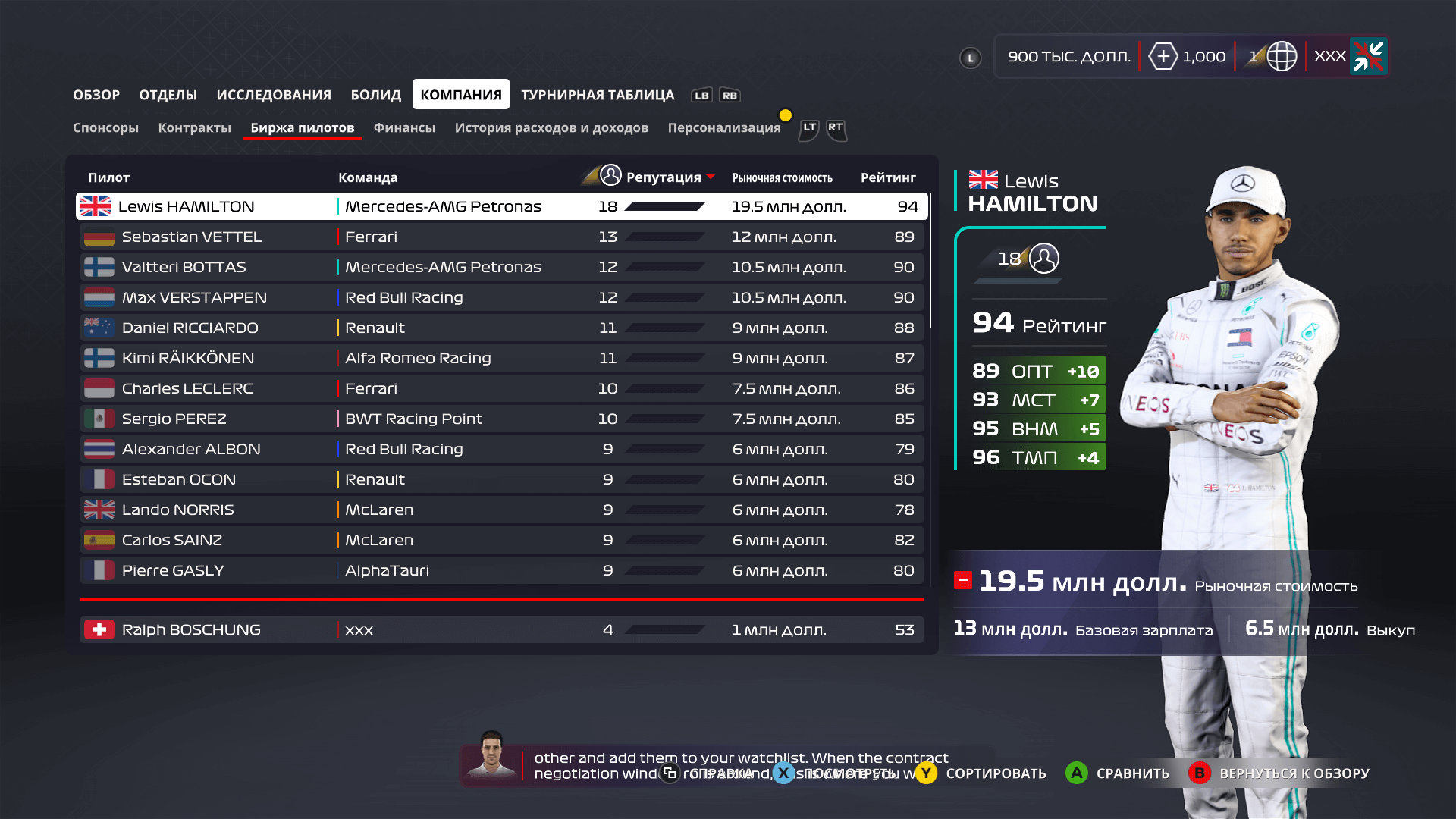Show the Спонсоры sub-tab
Viewport: 1456px width, 819px height.
pos(105,127)
